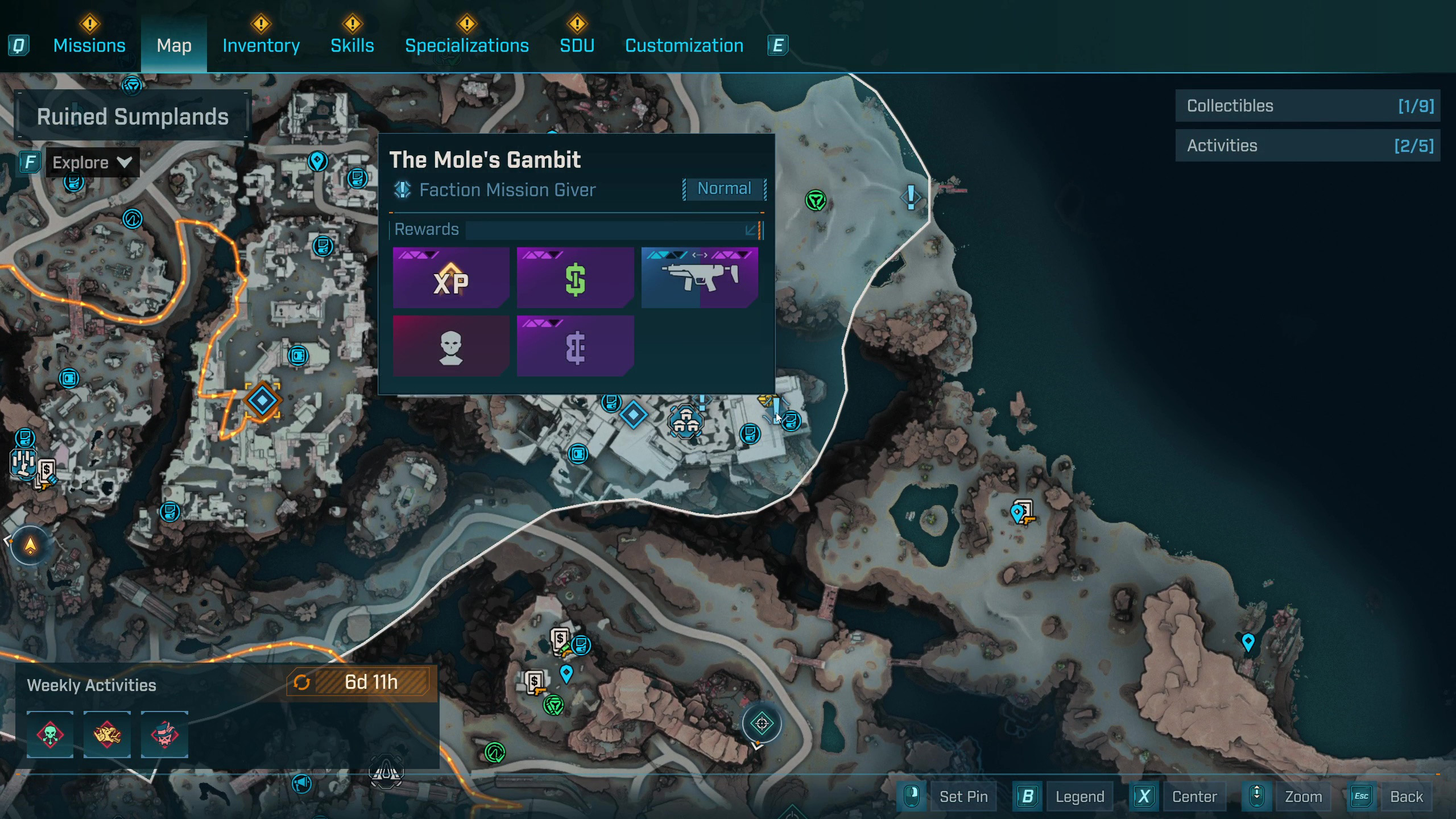Expand the Activities list
The width and height of the screenshot is (1456, 819).
(x=1308, y=146)
